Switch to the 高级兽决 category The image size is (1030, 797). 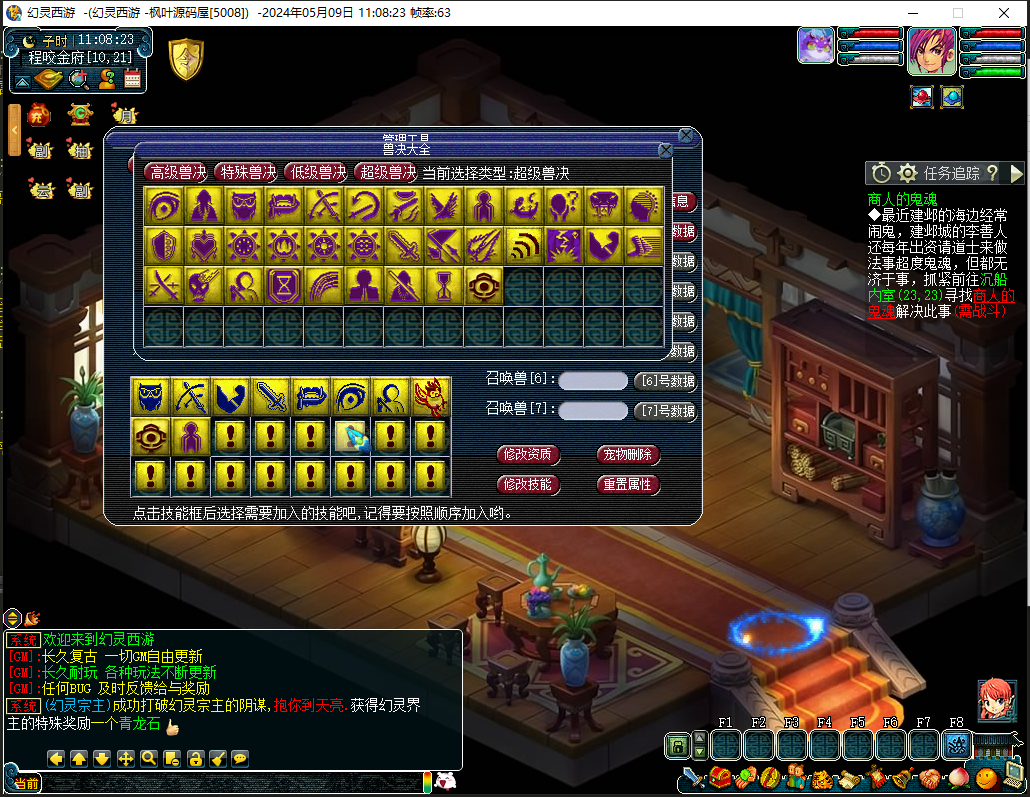coord(176,172)
